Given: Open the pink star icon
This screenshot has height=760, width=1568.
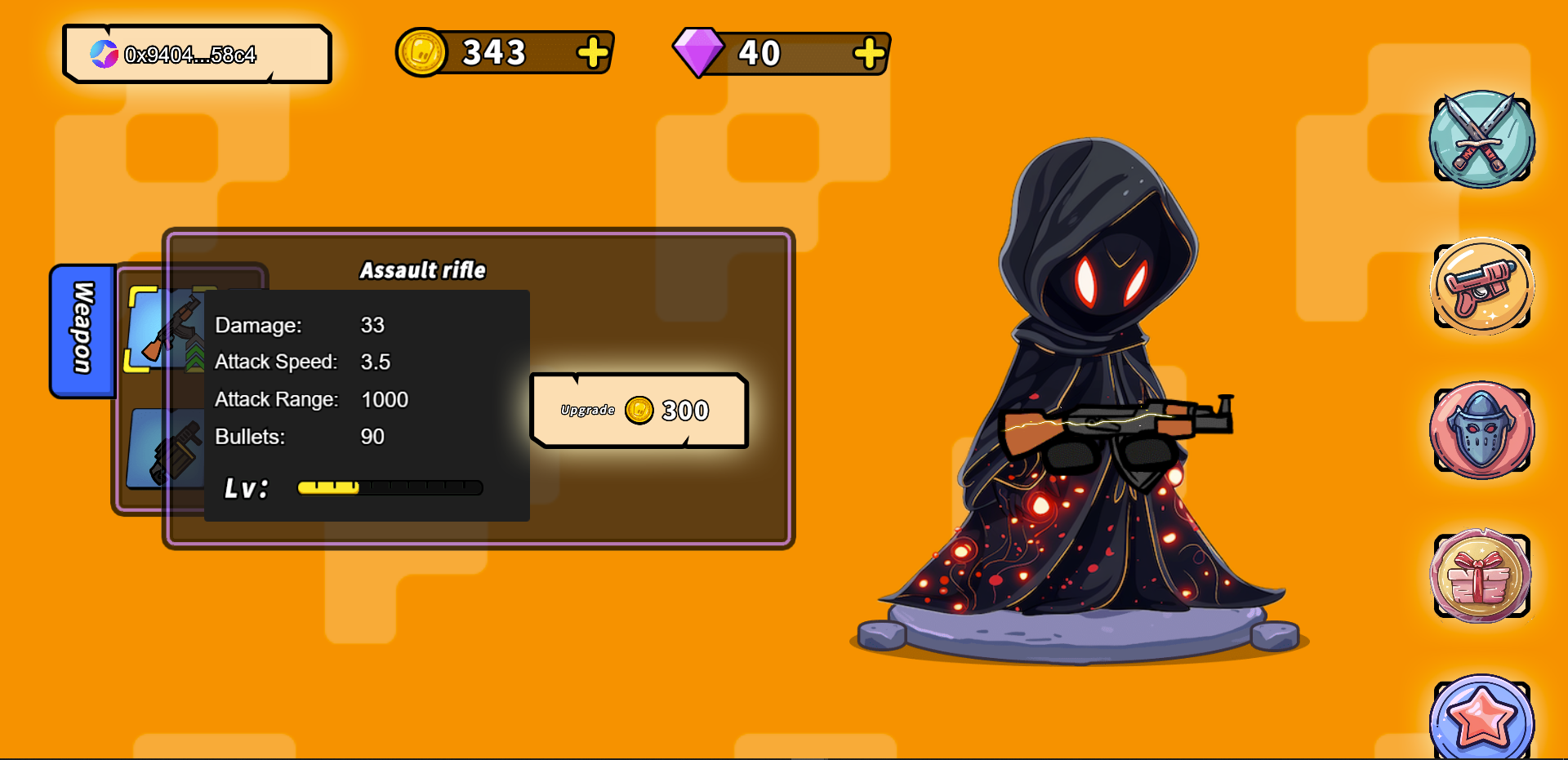Looking at the screenshot, I should (x=1481, y=718).
